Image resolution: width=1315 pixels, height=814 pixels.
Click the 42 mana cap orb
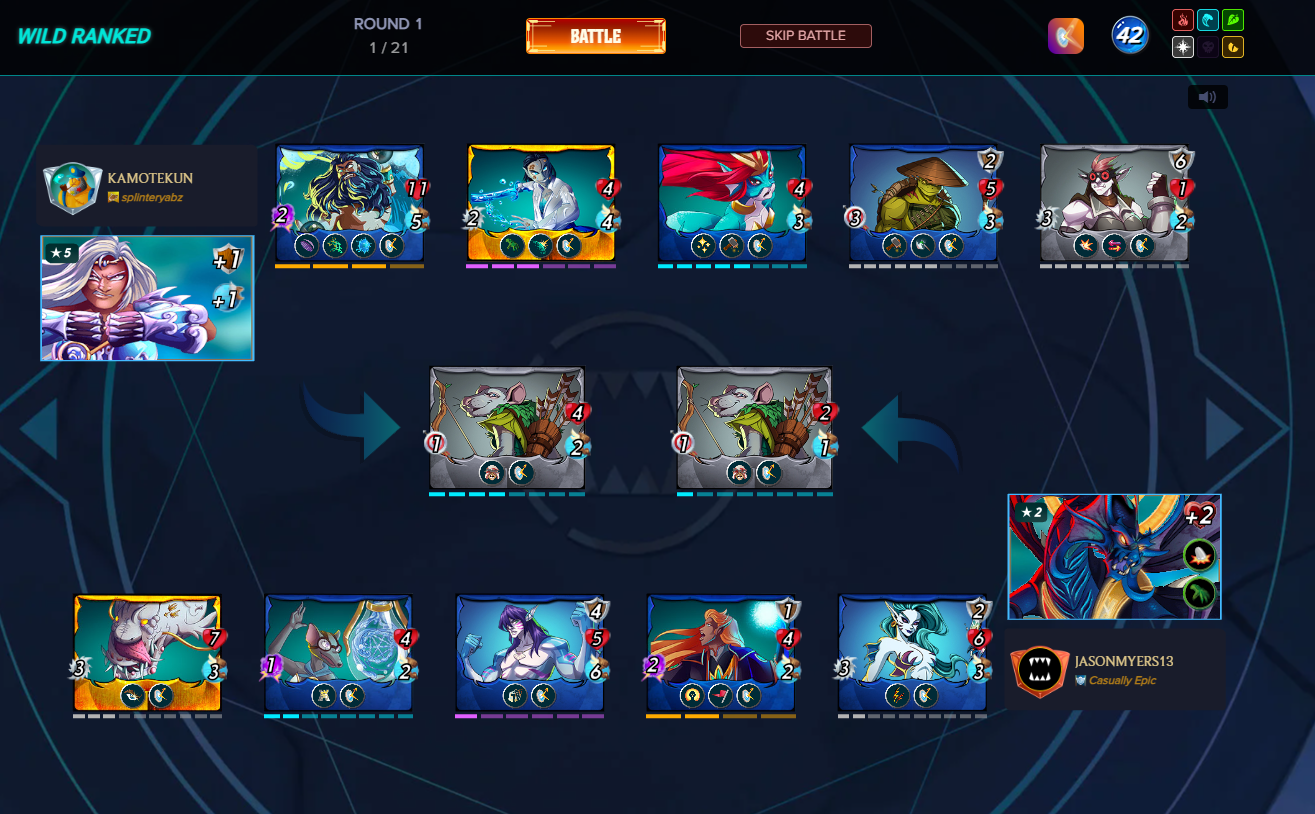tap(1130, 36)
